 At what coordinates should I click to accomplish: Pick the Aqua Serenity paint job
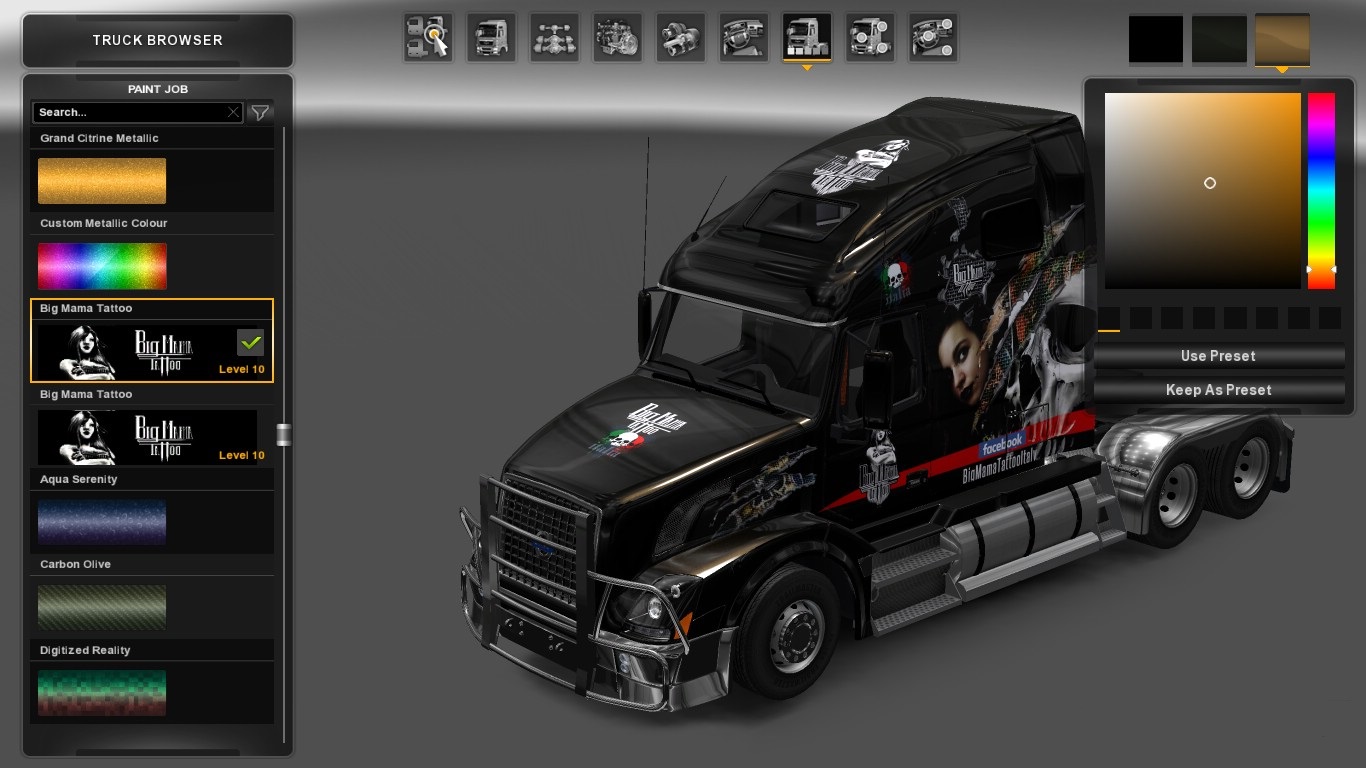[x=102, y=522]
